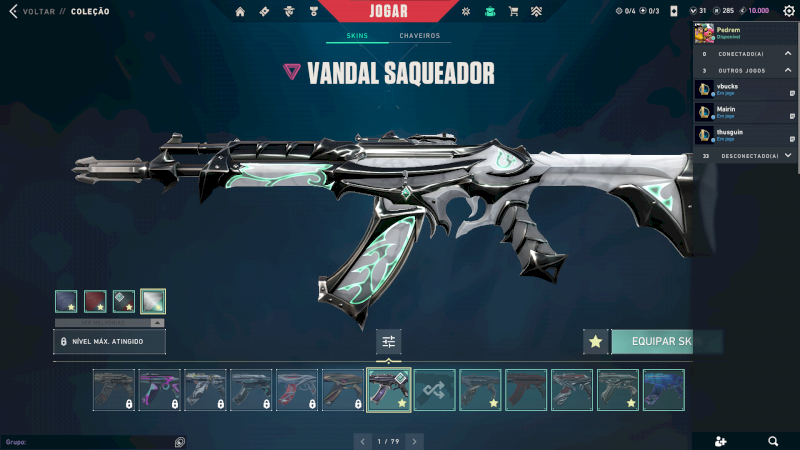Choose the red variant color swatch
Image resolution: width=800 pixels, height=450 pixels.
(95, 301)
